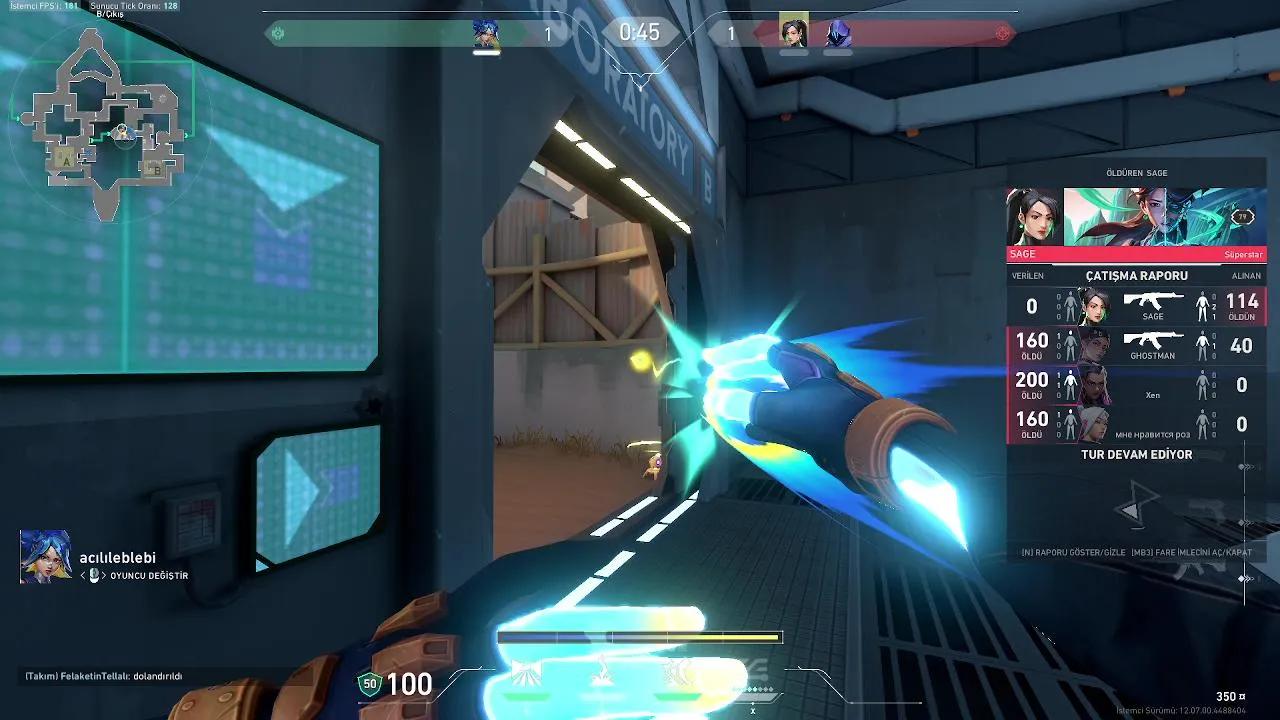Select the Neon agent portrait on the top bar
This screenshot has height=720, width=1280.
486,33
